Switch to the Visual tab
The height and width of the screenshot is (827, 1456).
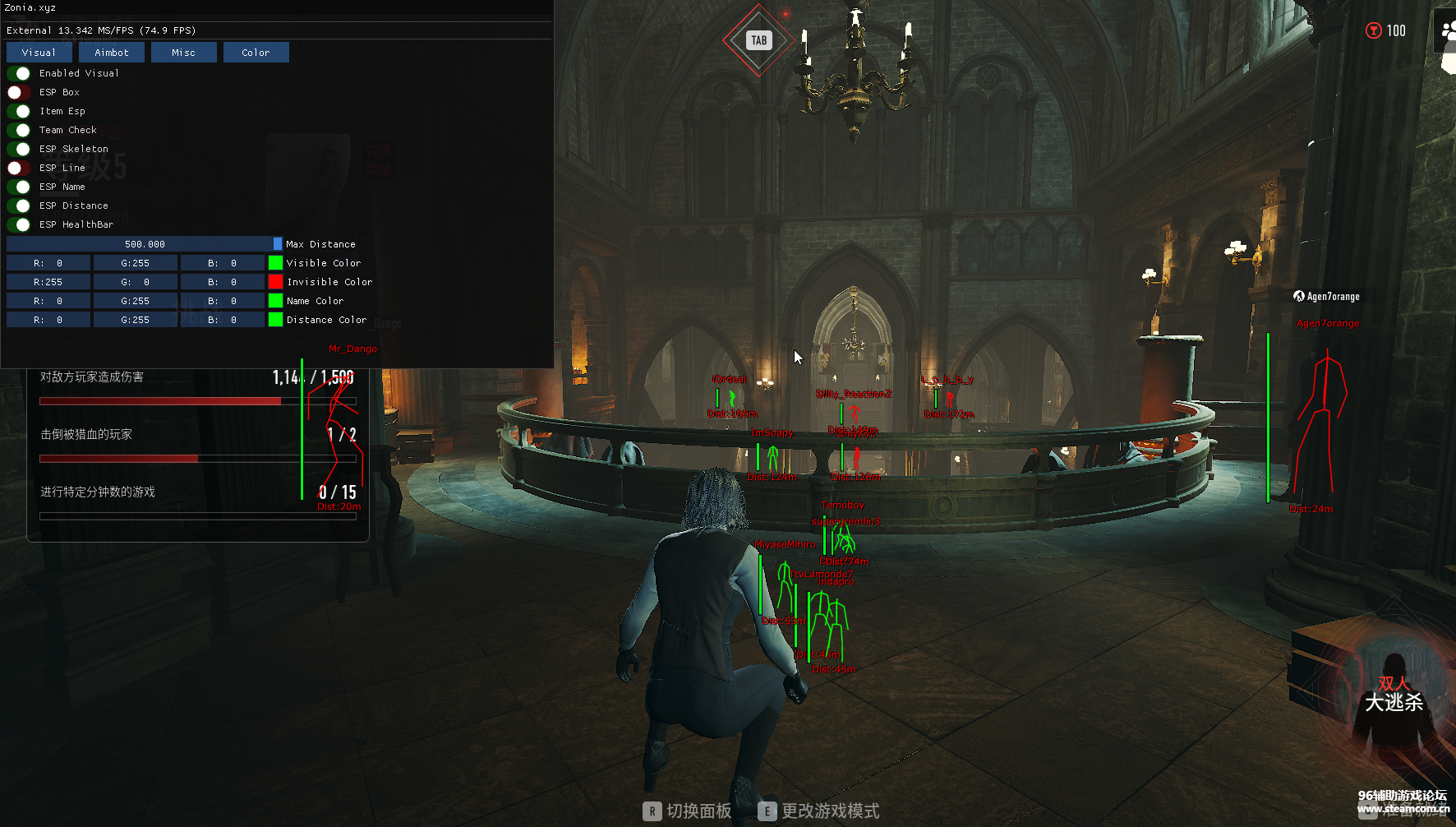39,53
